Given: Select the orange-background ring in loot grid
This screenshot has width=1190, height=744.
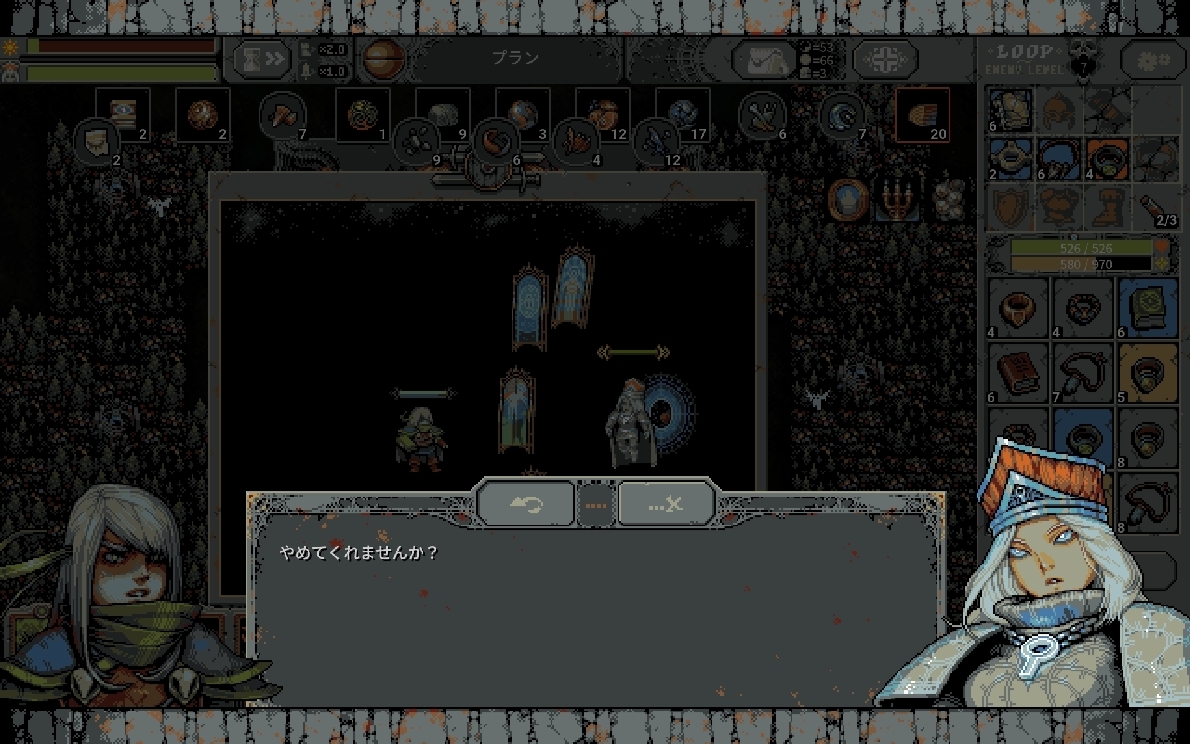Looking at the screenshot, I should pyautogui.click(x=1148, y=372).
